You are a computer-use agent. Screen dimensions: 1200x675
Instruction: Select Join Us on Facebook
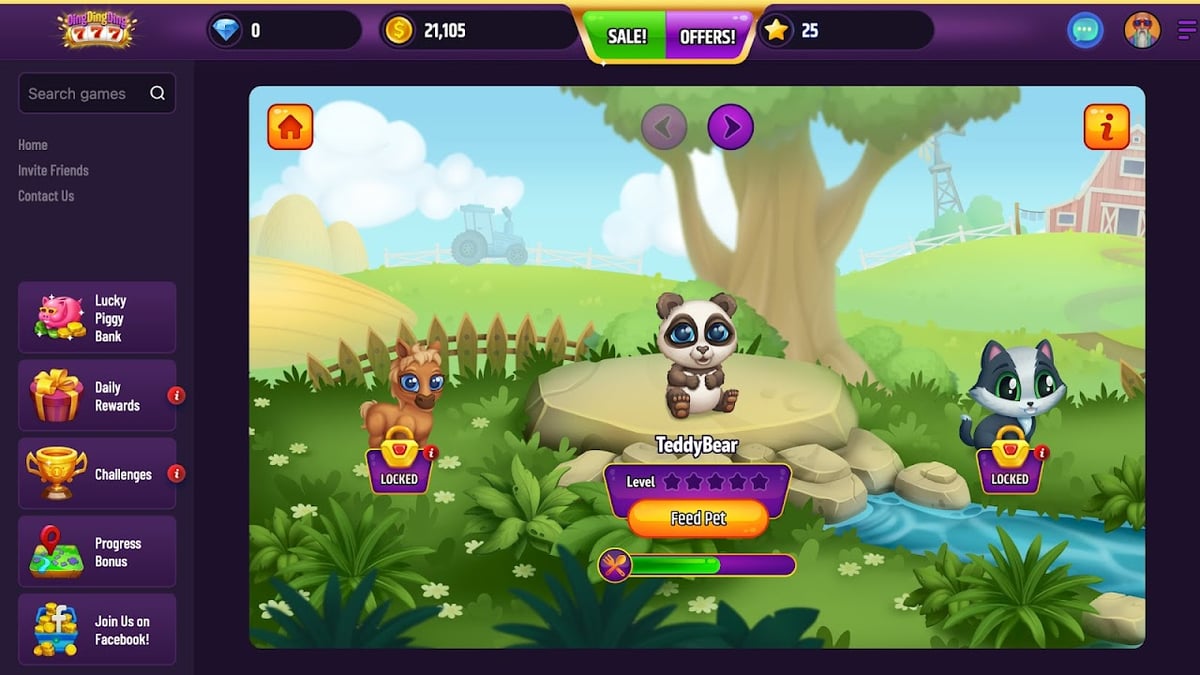click(x=97, y=630)
